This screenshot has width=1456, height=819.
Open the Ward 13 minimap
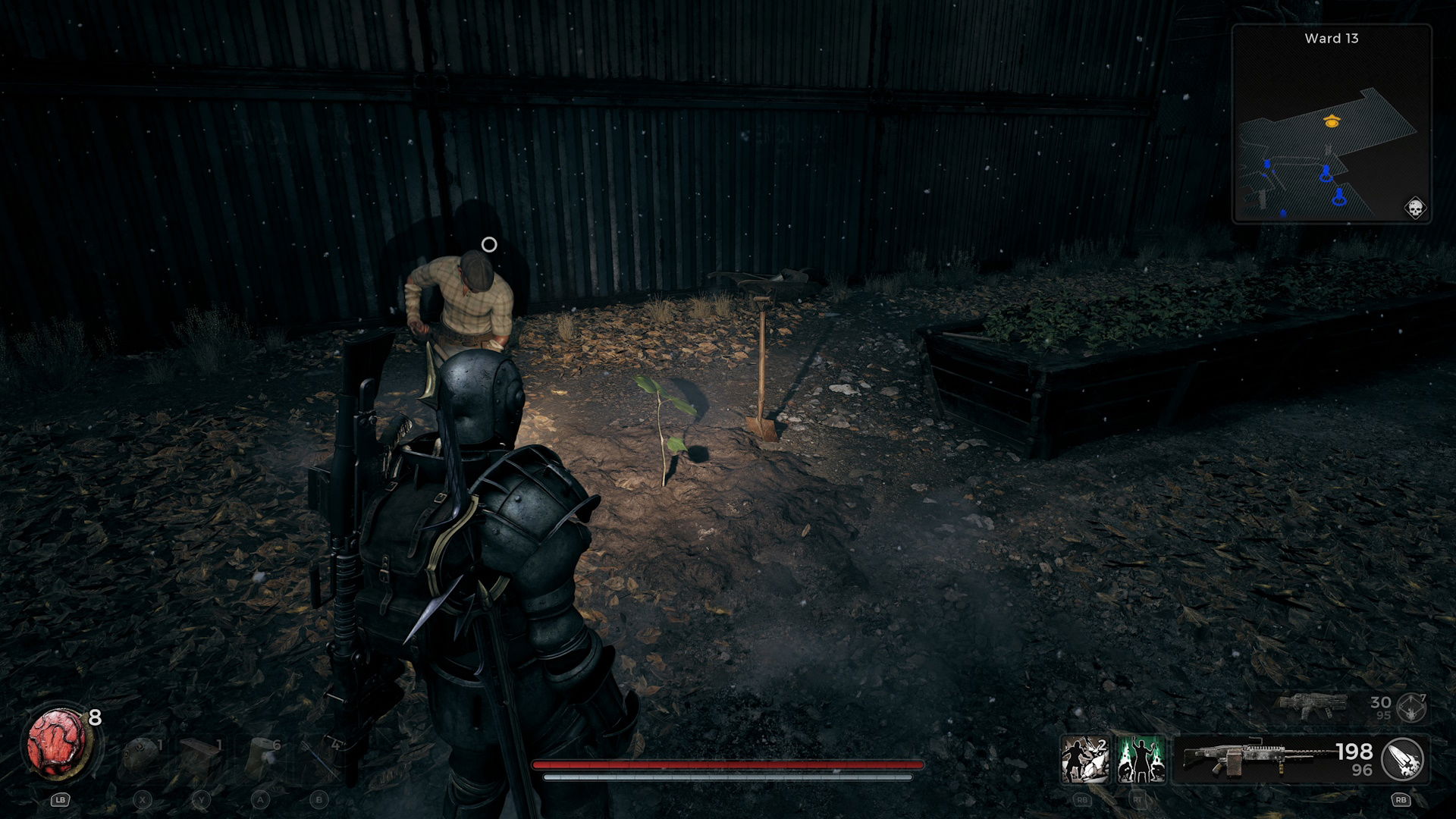pyautogui.click(x=1331, y=125)
